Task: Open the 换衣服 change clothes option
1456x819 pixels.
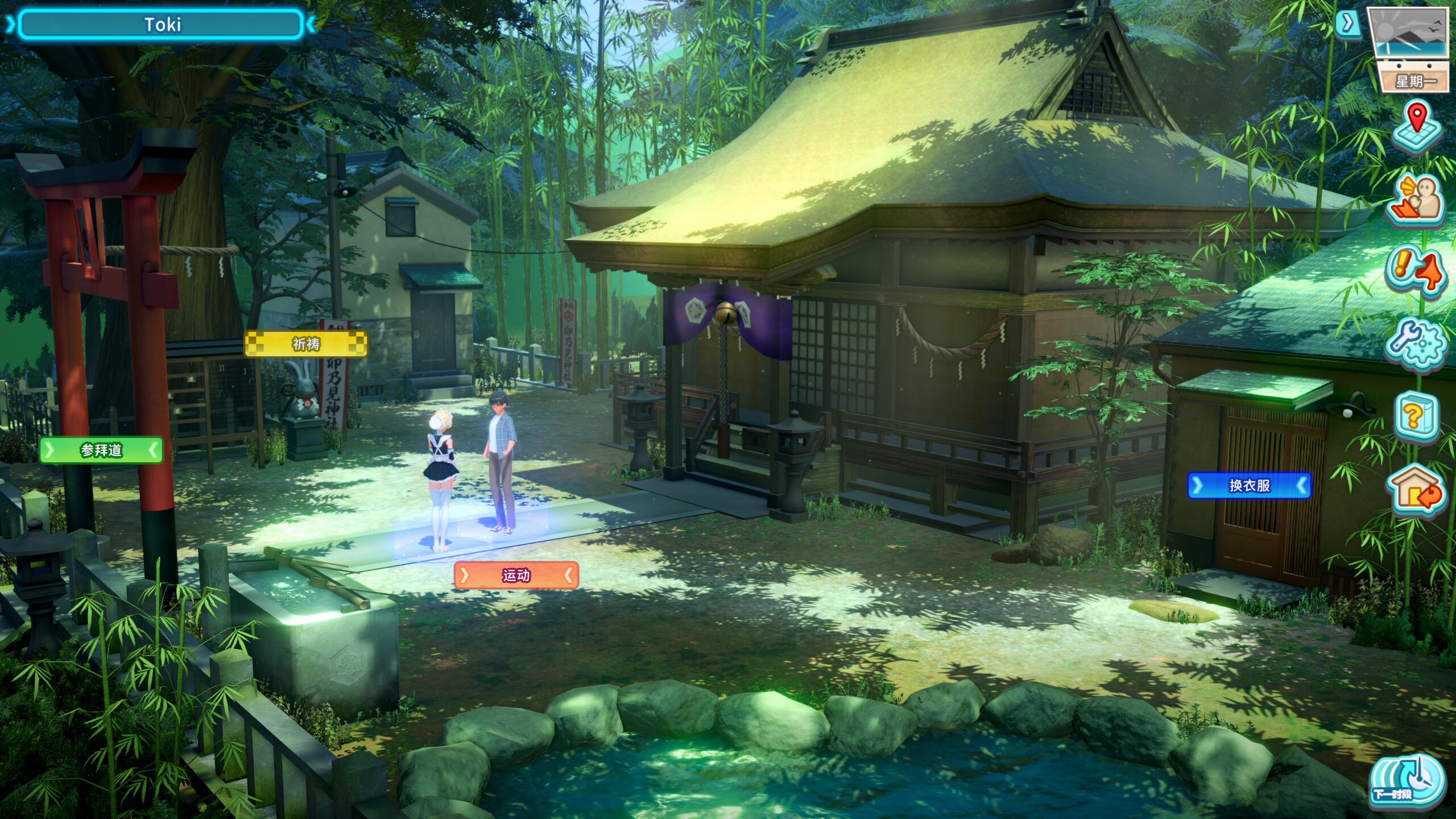Action: (x=1249, y=485)
